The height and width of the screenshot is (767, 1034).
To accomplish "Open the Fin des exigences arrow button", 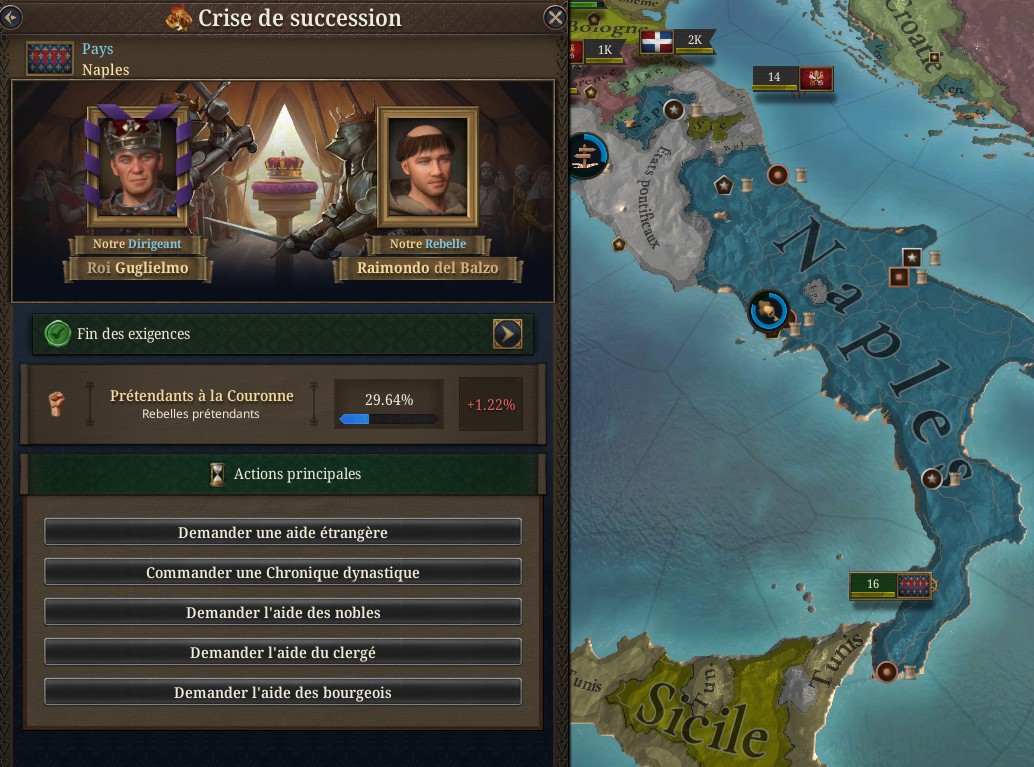I will pyautogui.click(x=507, y=334).
